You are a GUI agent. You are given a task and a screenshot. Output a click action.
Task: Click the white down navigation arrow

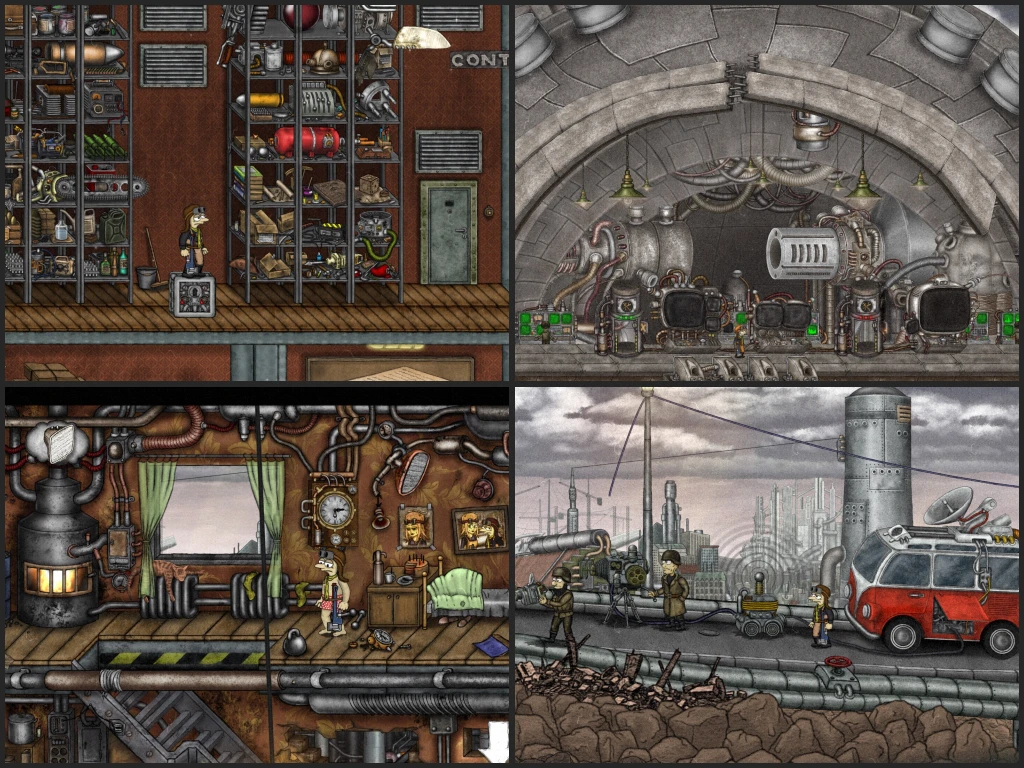coord(497,742)
